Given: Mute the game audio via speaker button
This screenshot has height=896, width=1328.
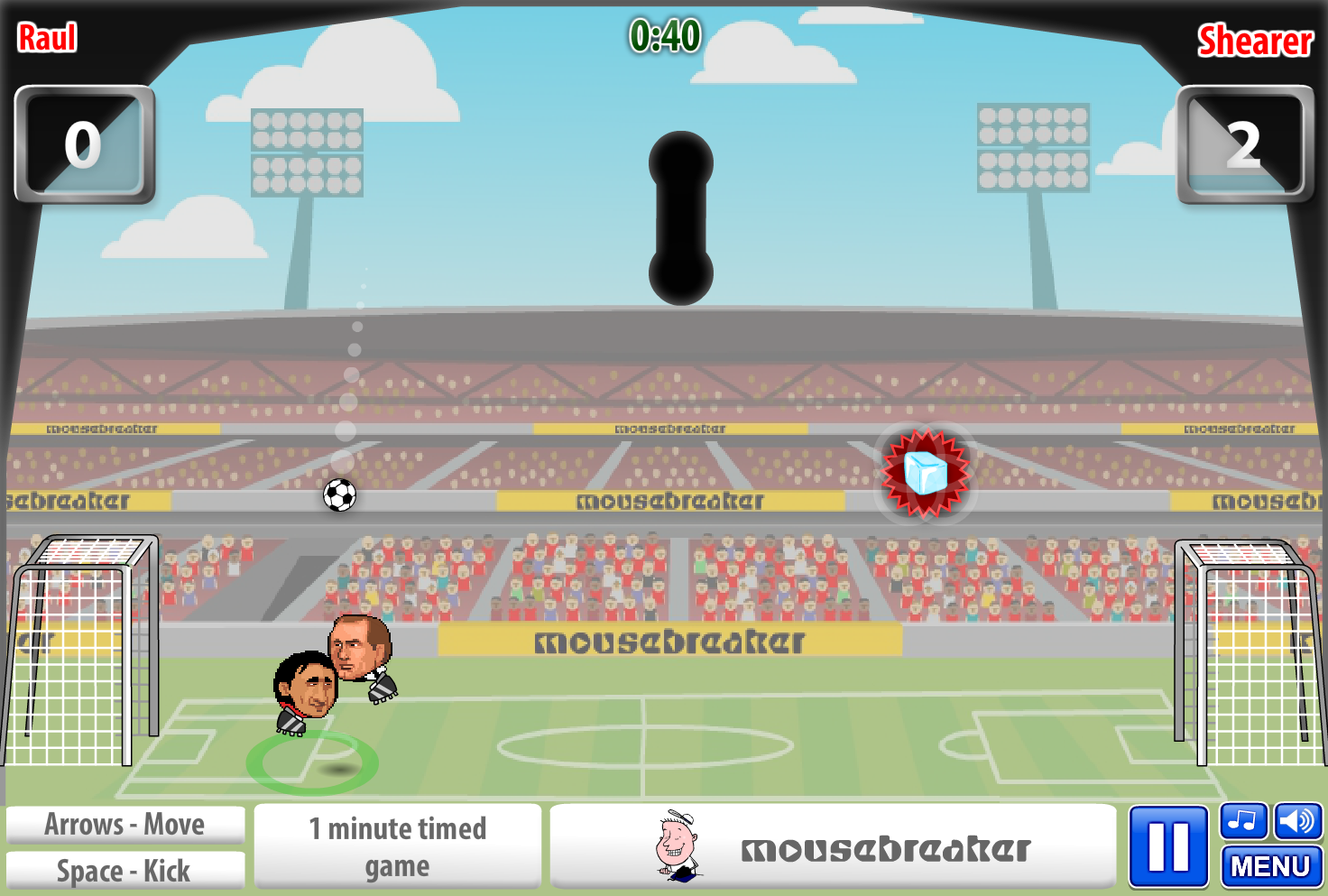Looking at the screenshot, I should (x=1297, y=822).
